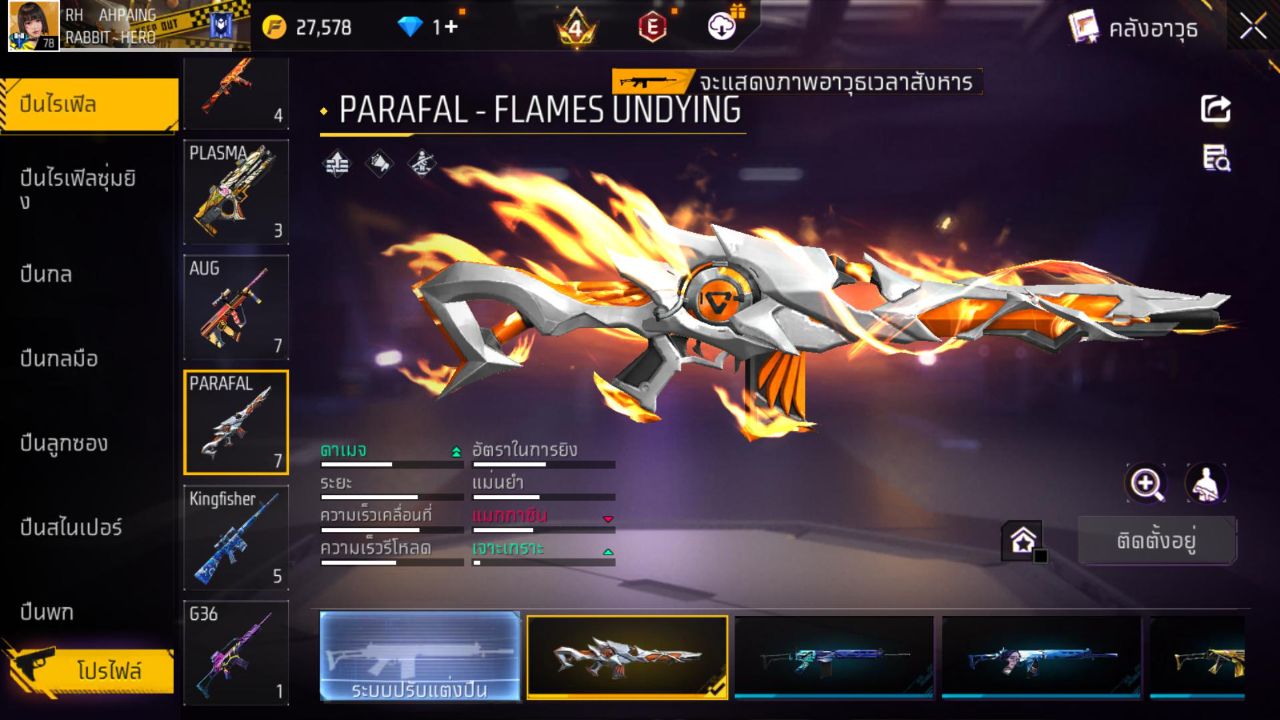Click the home icon beside equip button
This screenshot has height=720, width=1280.
[1023, 541]
